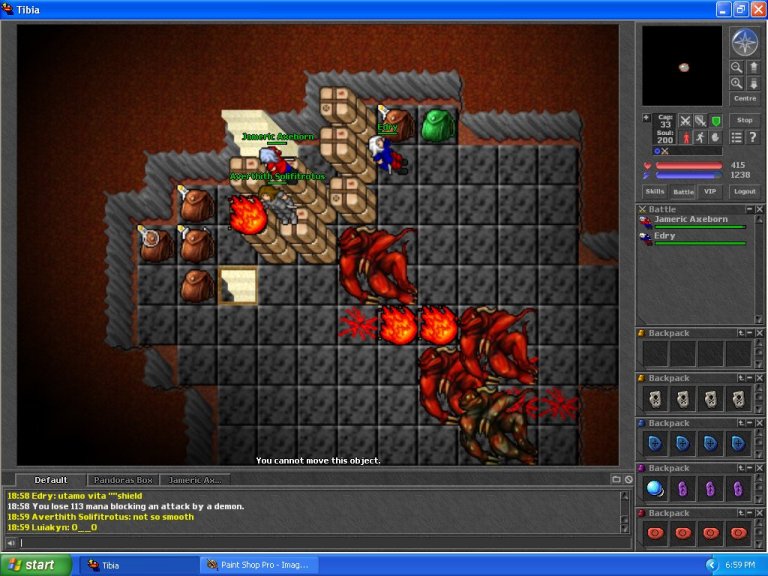Click the compass rose on the minimap panel

click(x=744, y=42)
